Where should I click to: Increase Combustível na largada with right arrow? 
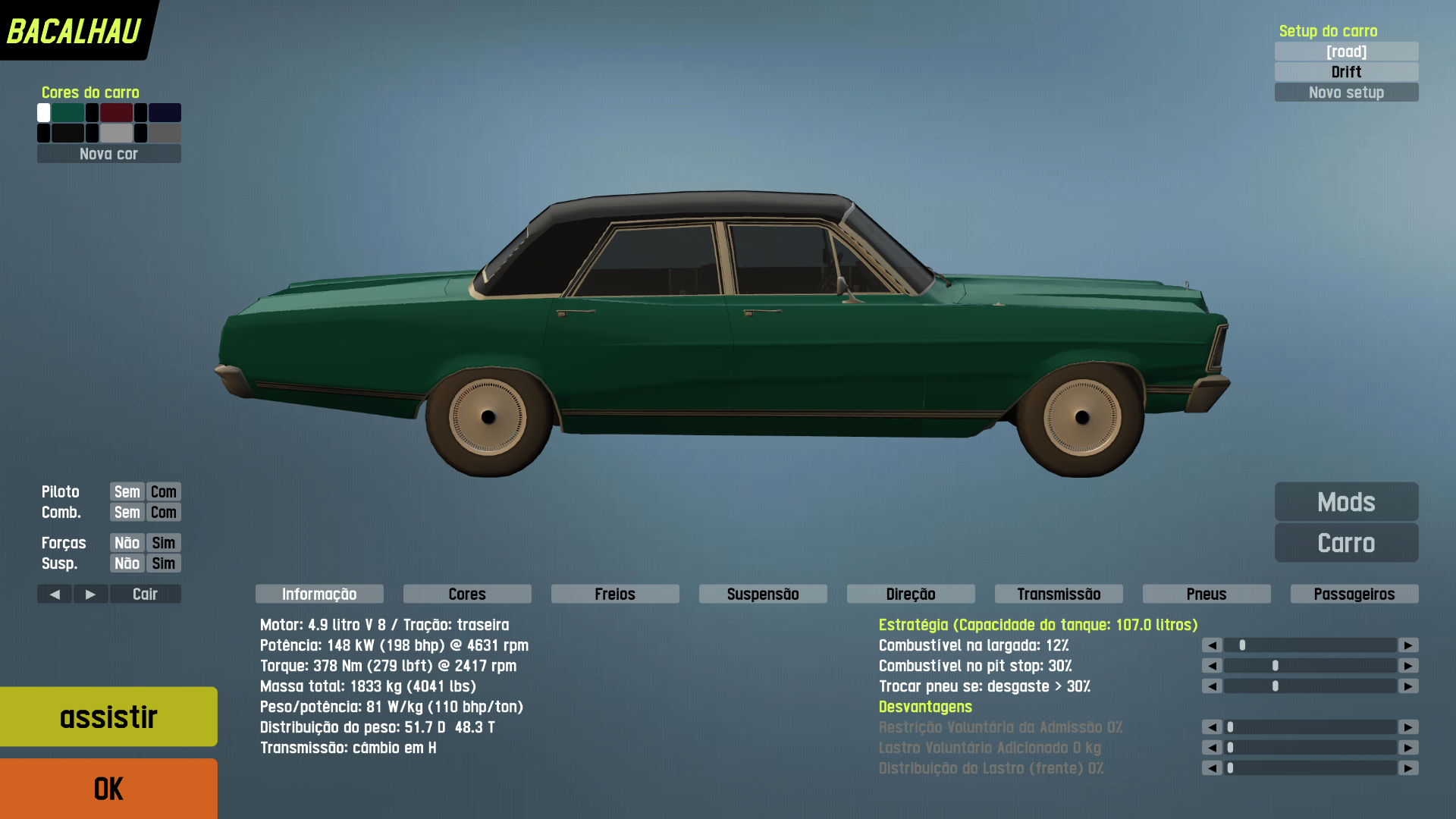(1408, 645)
